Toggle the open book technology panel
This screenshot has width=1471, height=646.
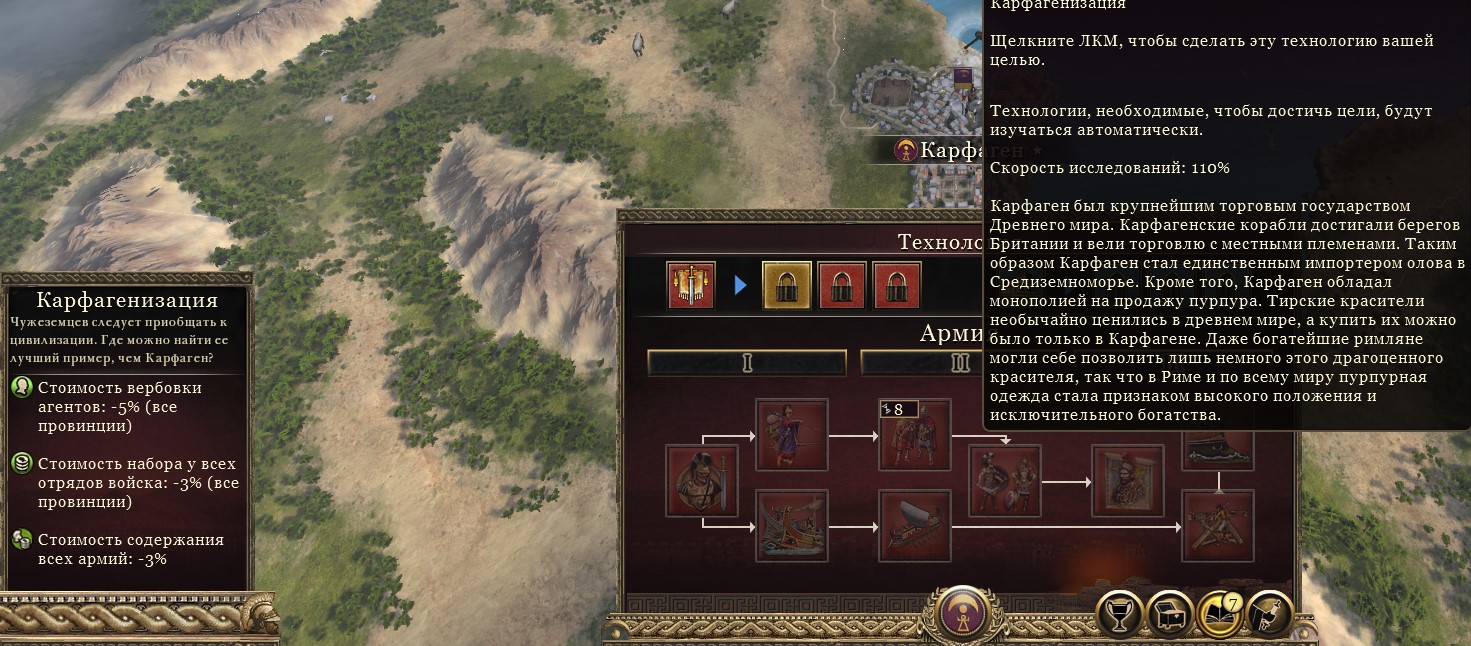tap(1219, 613)
